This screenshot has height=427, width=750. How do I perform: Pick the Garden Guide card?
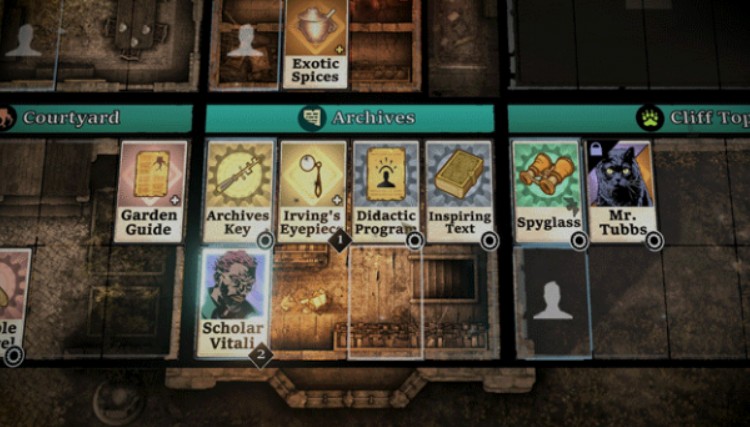click(x=151, y=190)
